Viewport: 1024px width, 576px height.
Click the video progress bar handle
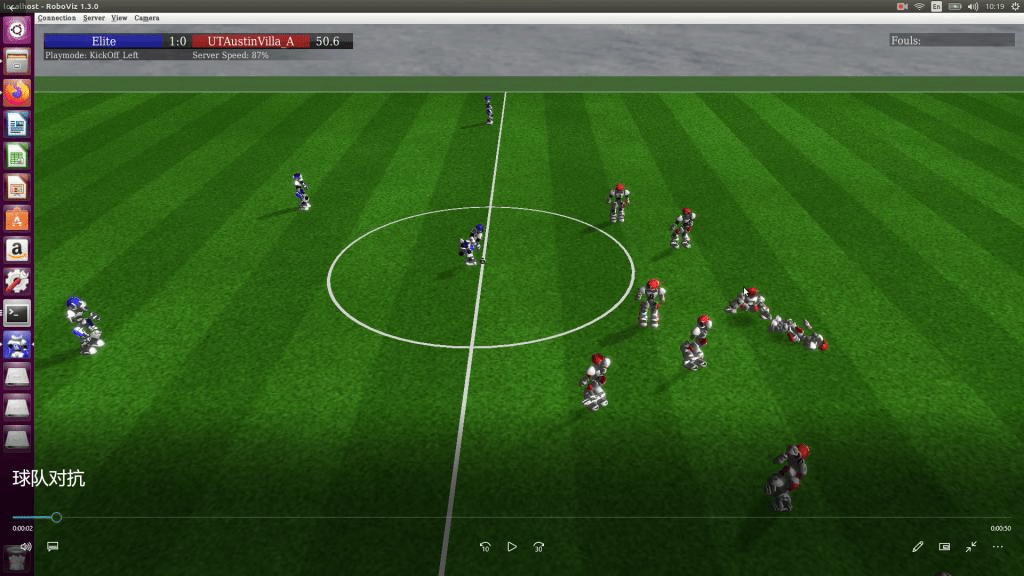pyautogui.click(x=56, y=517)
